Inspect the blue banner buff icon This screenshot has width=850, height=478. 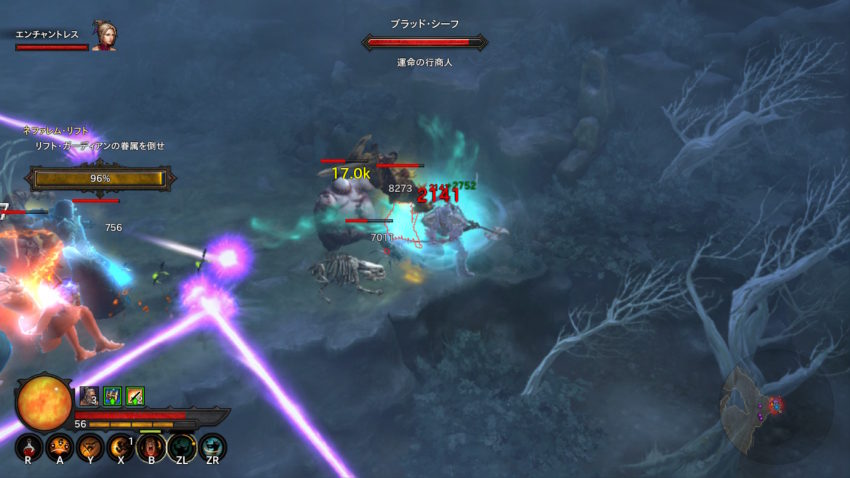click(x=112, y=395)
